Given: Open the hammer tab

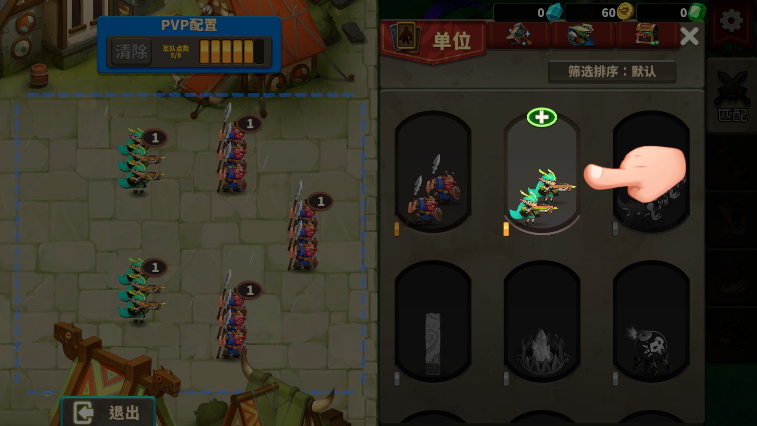Looking at the screenshot, I should [x=517, y=35].
